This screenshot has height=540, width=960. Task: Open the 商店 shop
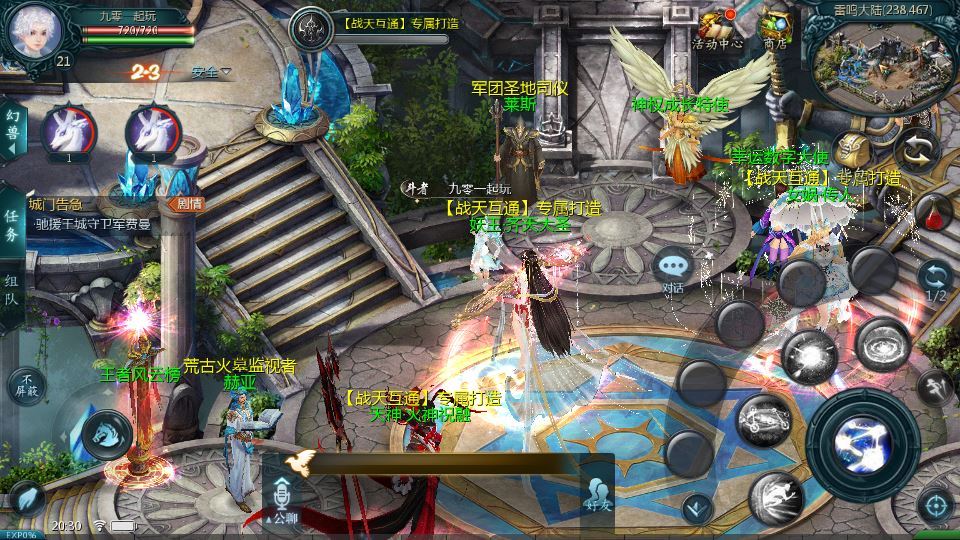(x=775, y=27)
